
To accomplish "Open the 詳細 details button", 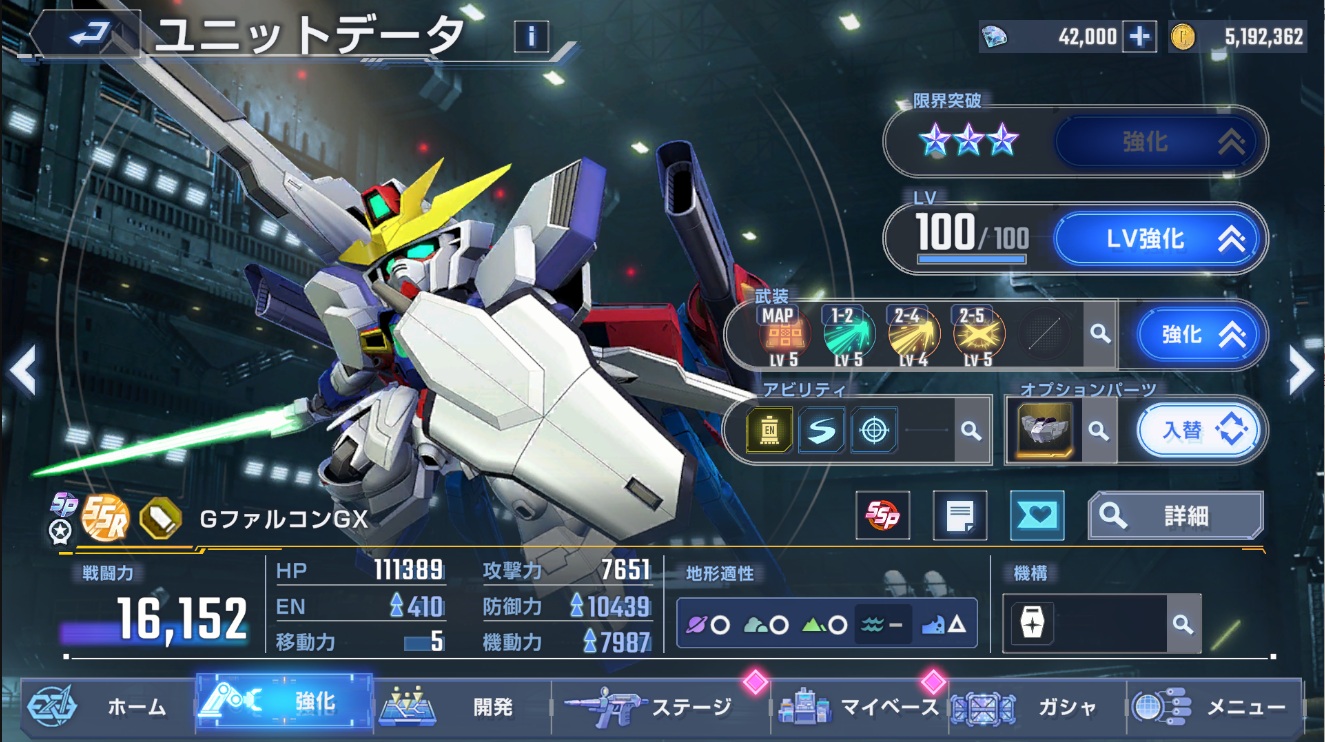I will pyautogui.click(x=1175, y=516).
